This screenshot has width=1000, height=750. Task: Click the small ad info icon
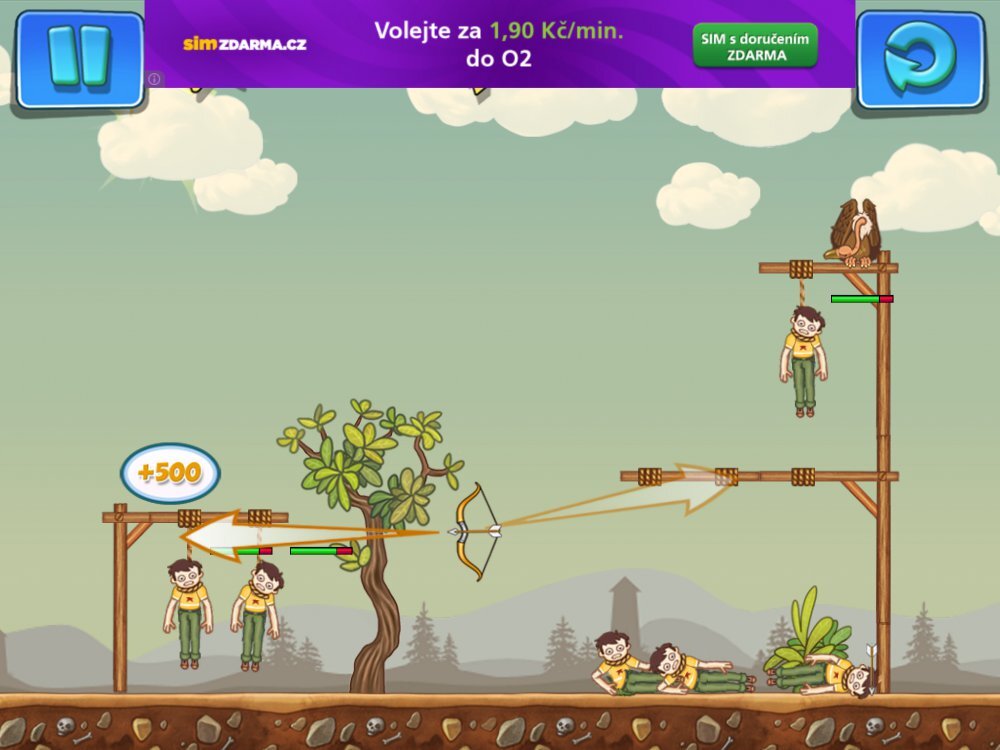154,79
